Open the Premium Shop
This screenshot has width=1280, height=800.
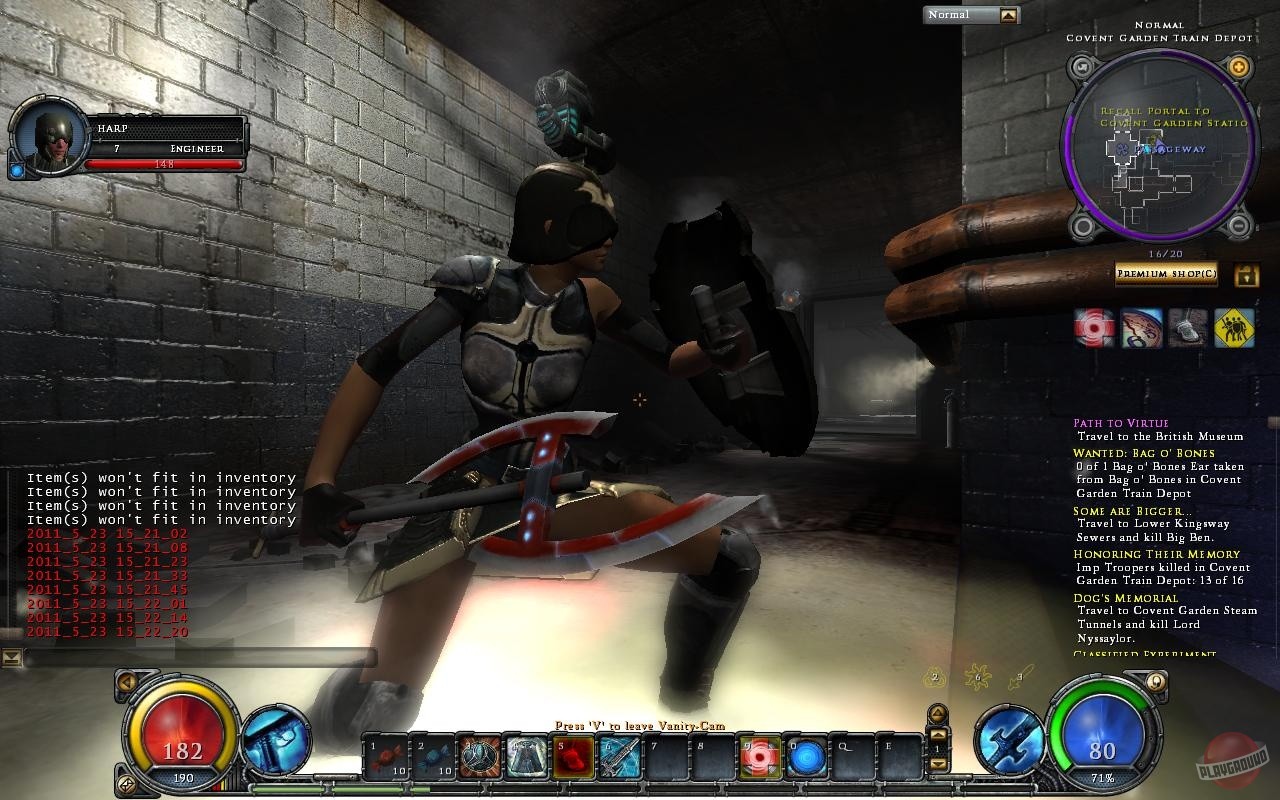coord(1166,274)
